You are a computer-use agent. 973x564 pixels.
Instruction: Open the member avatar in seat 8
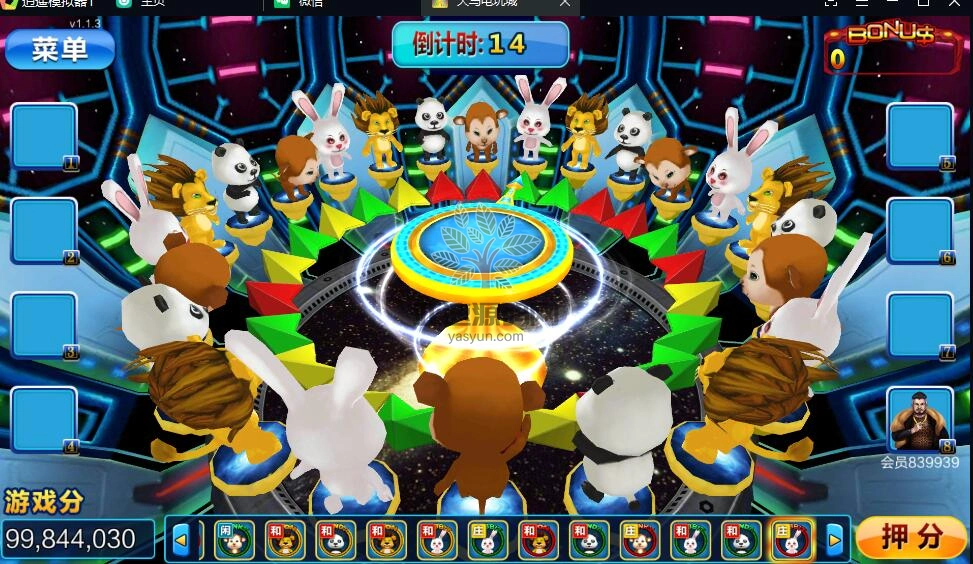[920, 419]
